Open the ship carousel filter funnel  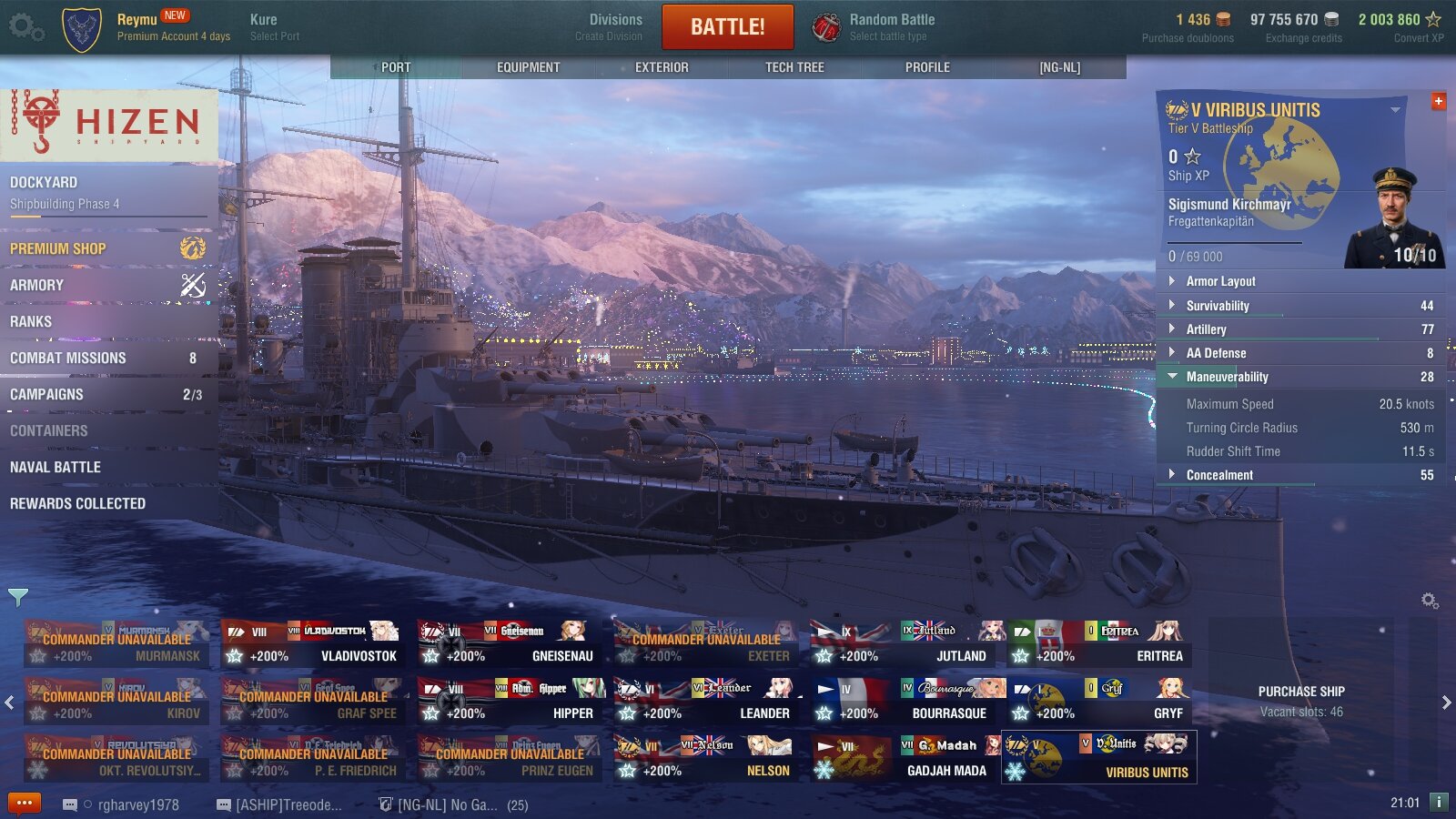click(18, 597)
